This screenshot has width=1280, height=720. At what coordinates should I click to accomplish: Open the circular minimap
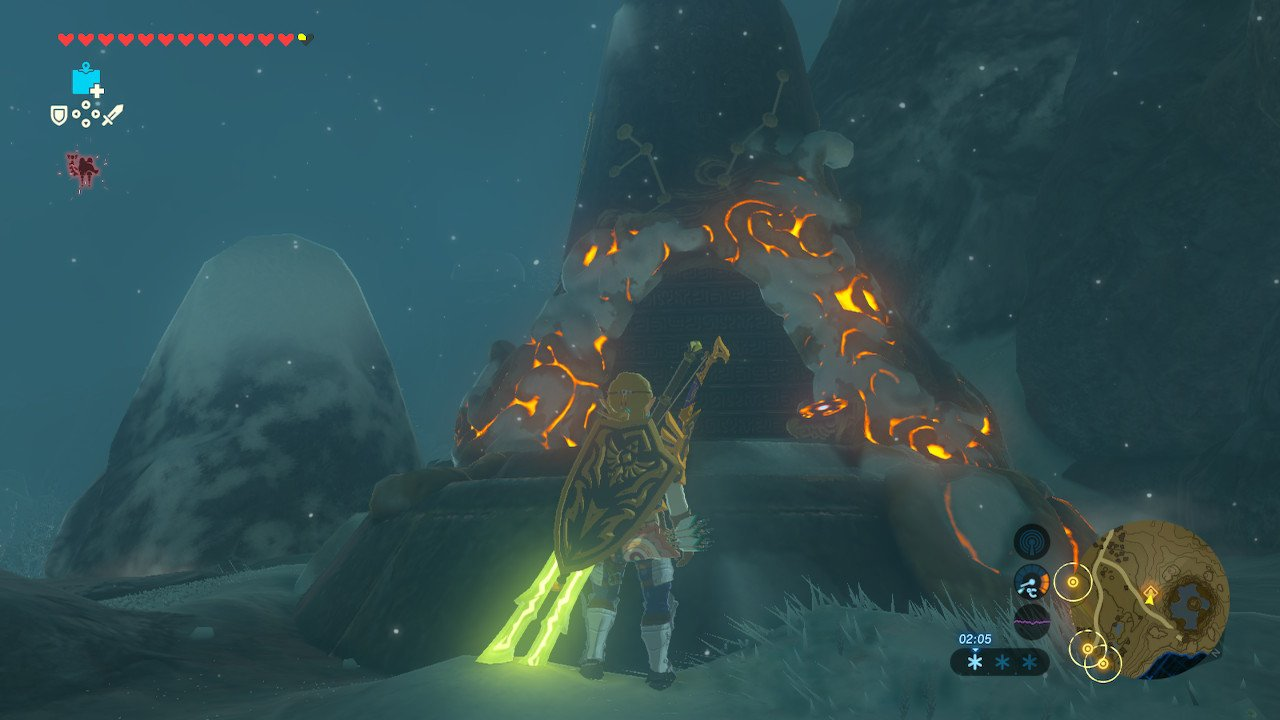(x=1161, y=599)
